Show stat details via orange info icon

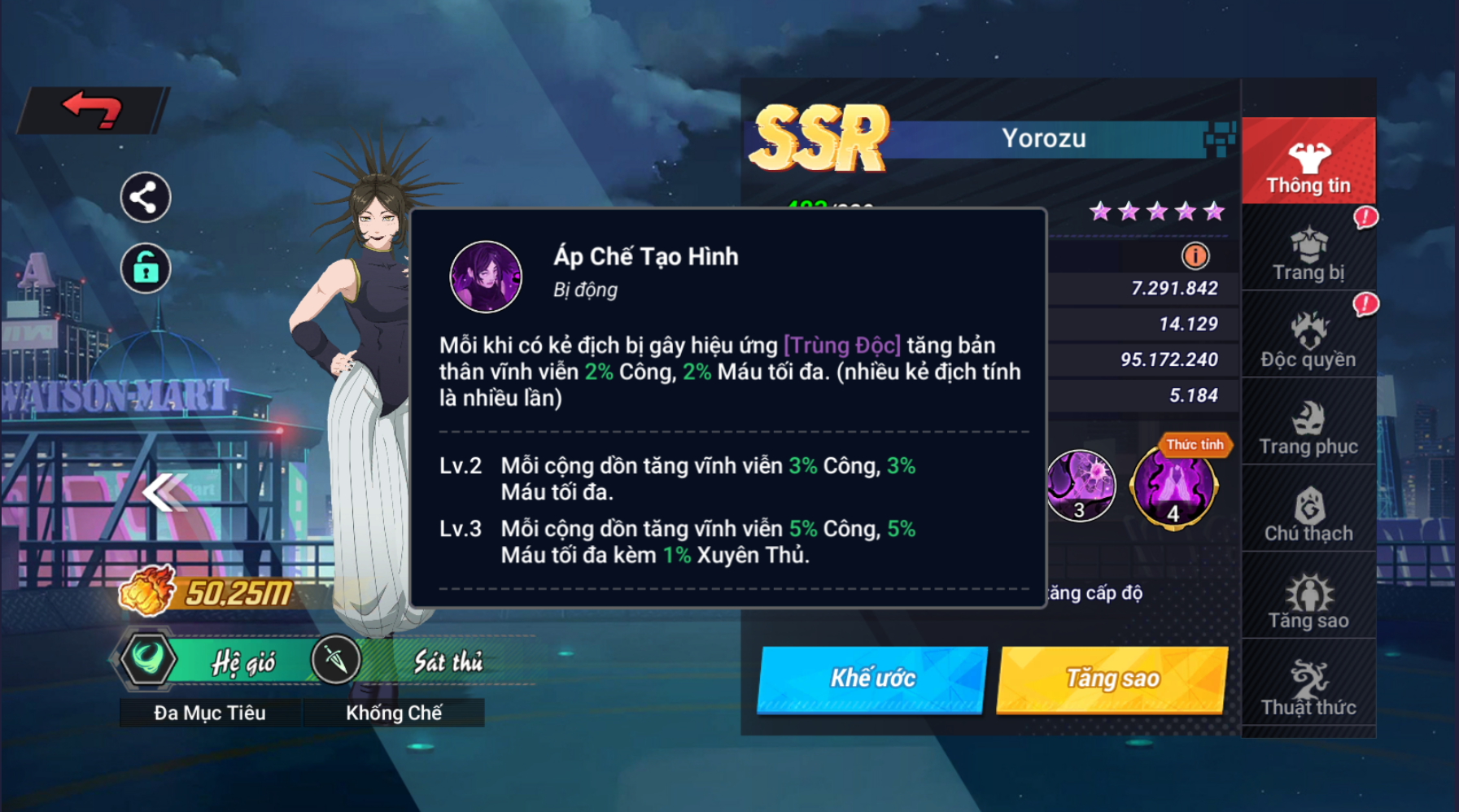[1195, 256]
